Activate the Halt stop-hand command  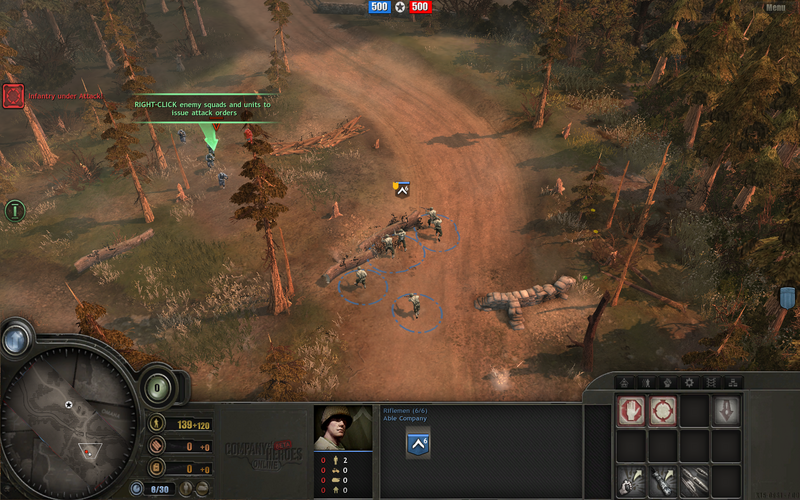point(631,411)
